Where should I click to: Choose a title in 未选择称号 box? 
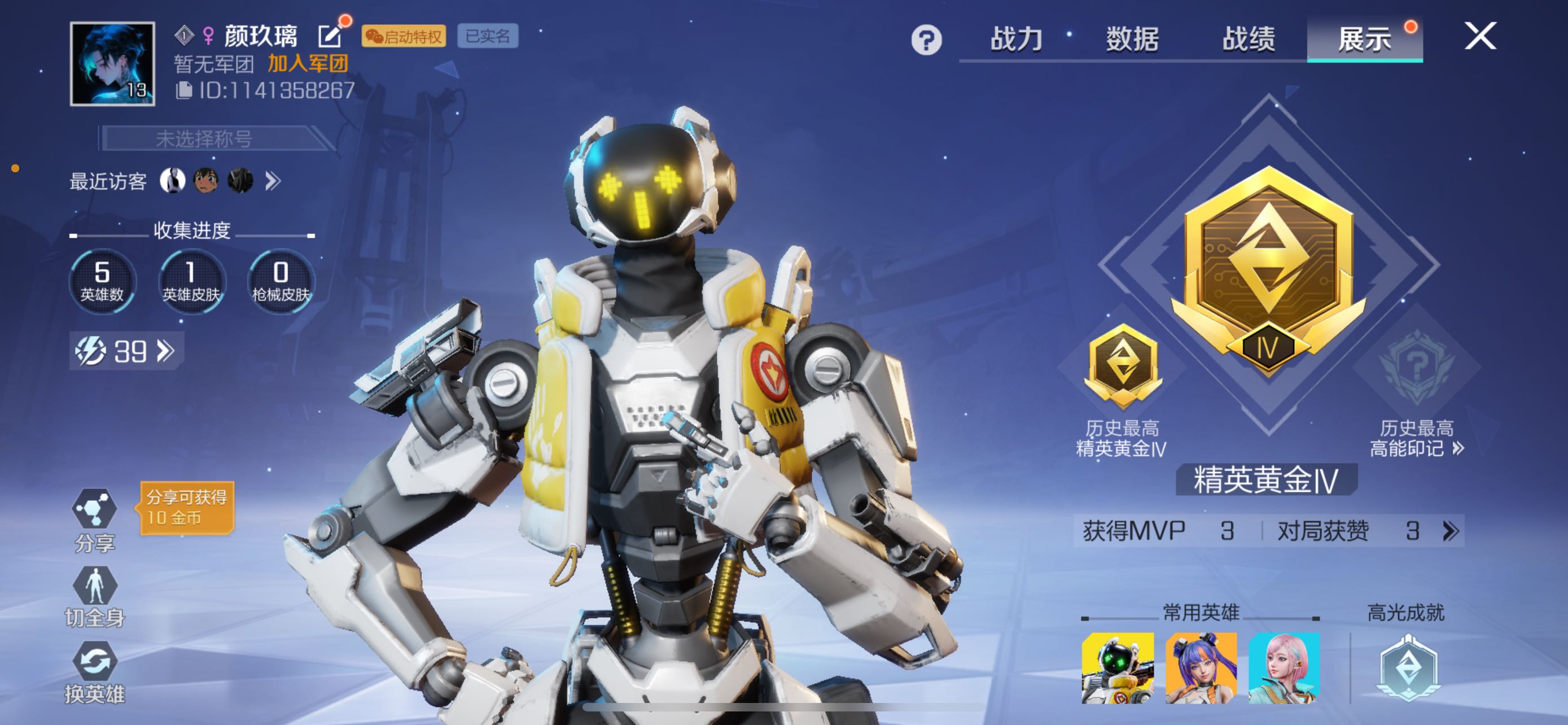click(x=204, y=139)
